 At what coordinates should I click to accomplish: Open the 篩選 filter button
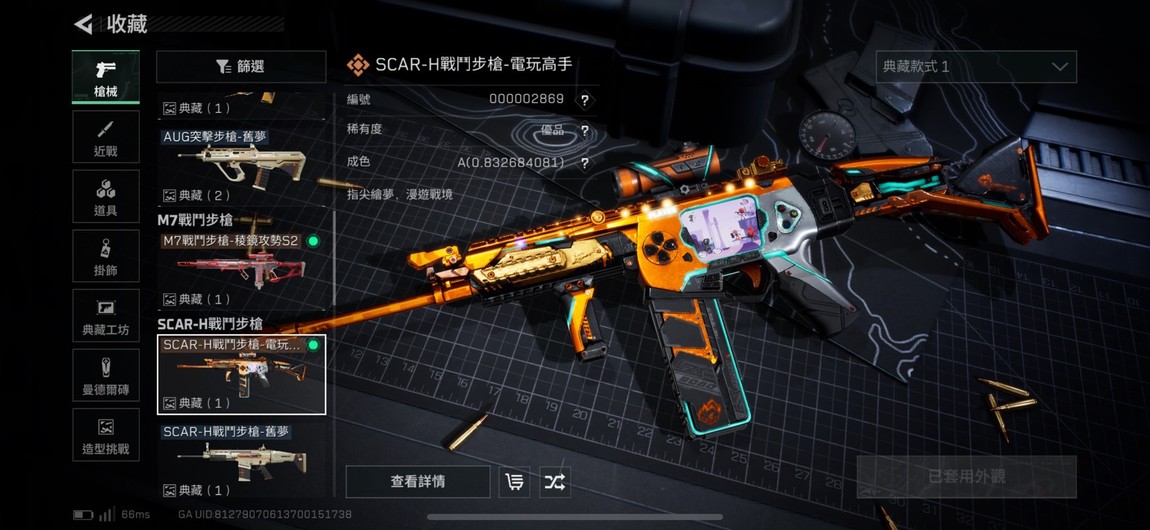(241, 67)
